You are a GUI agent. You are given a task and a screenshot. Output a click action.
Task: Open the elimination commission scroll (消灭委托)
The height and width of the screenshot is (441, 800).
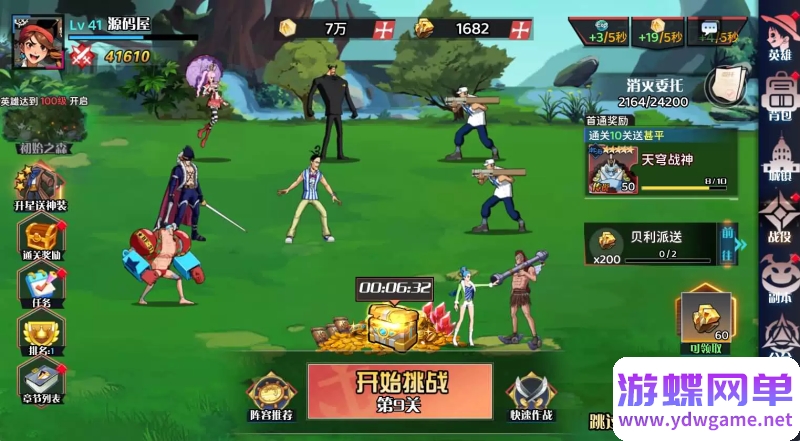tap(720, 86)
